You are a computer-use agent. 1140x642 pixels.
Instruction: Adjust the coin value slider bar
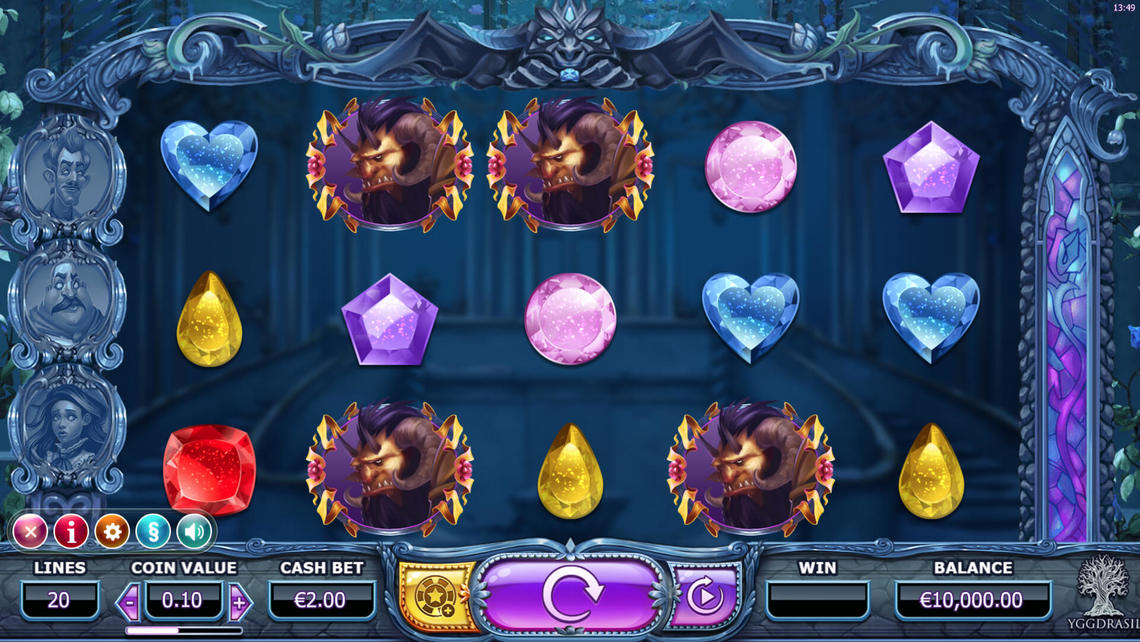[x=183, y=631]
